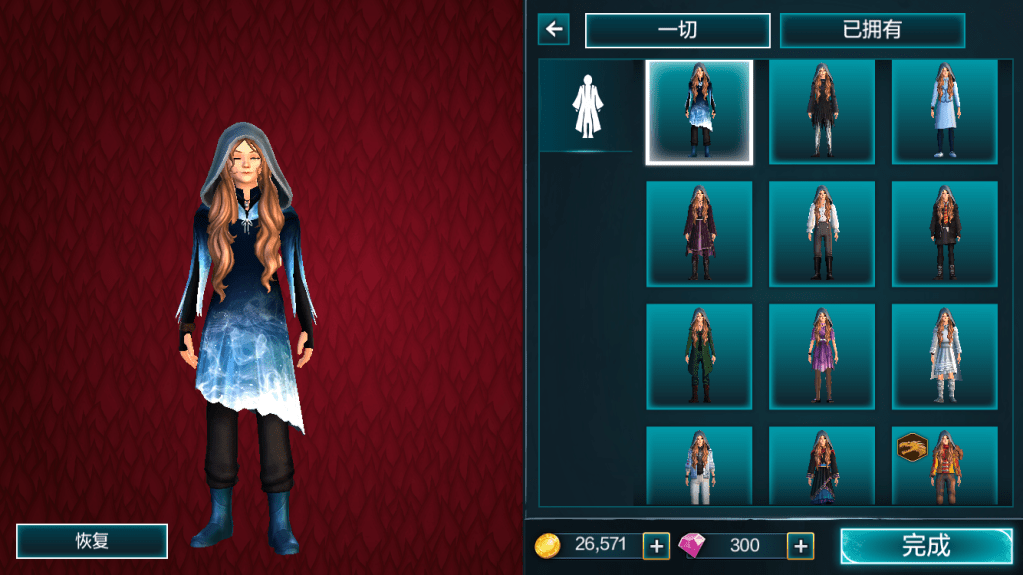This screenshot has width=1023, height=575.
Task: Switch to the 已拥有 tab
Action: [x=872, y=30]
